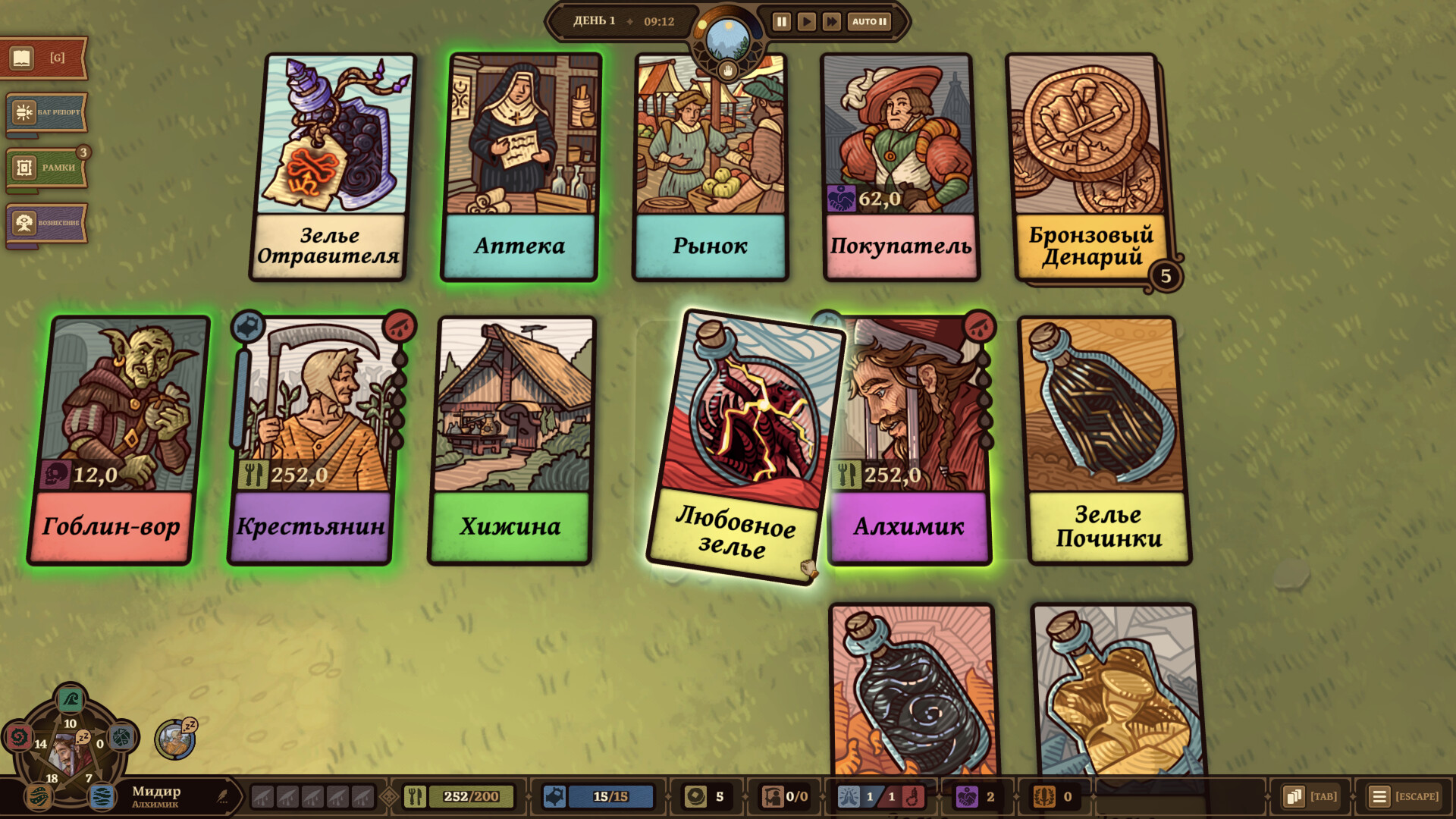Image resolution: width=1456 pixels, height=819 pixels.
Task: Enable fast-forward speed
Action: [x=831, y=22]
